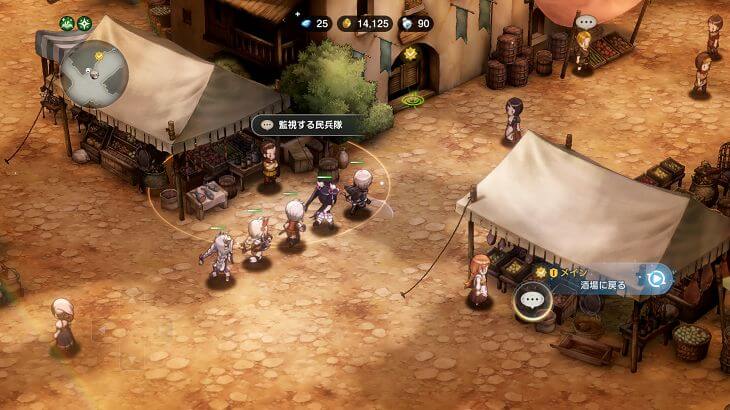
Task: Click the green leaf buff icon
Action: 67,23
